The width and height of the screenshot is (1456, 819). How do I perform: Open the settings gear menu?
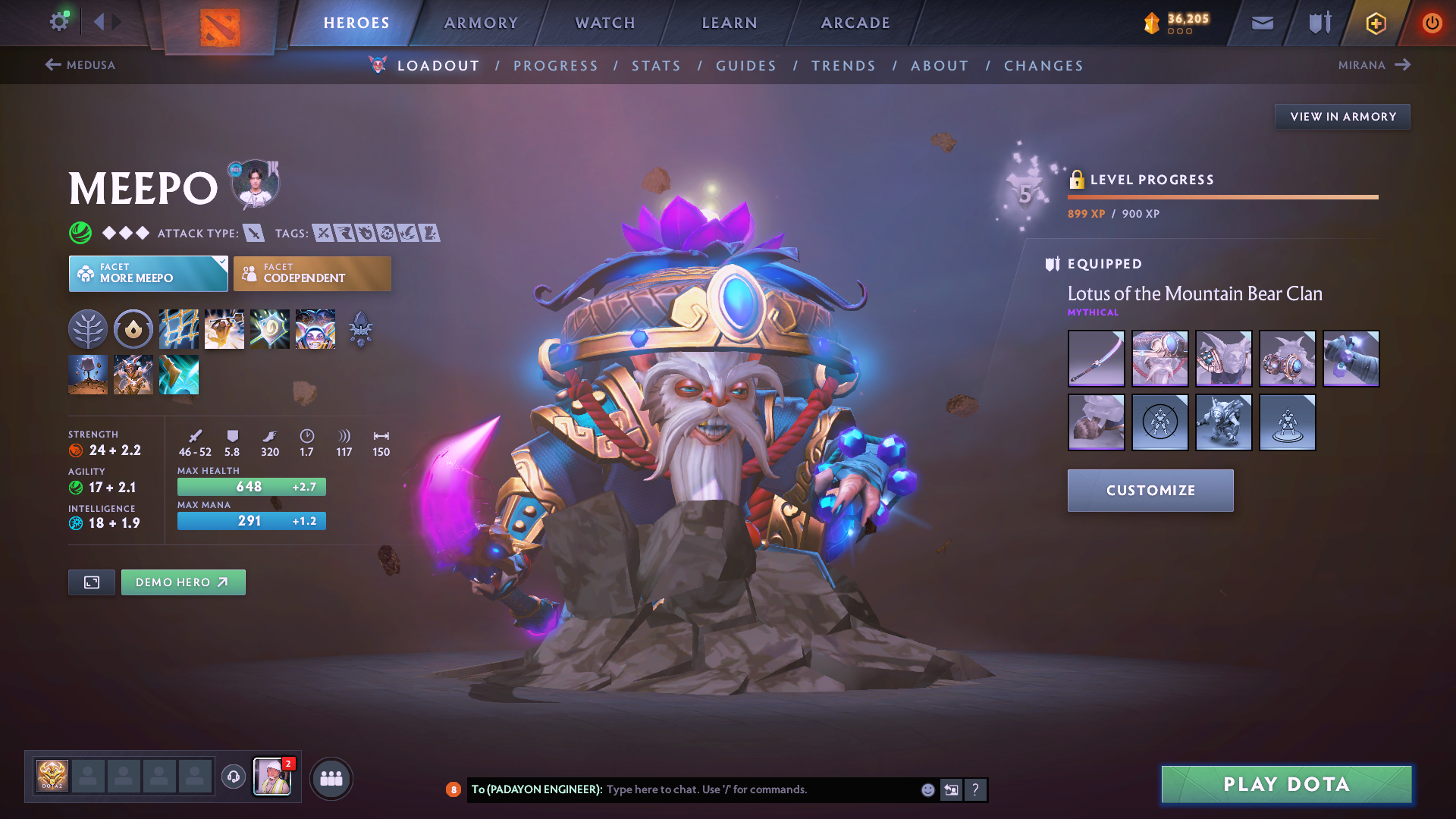coord(59,22)
